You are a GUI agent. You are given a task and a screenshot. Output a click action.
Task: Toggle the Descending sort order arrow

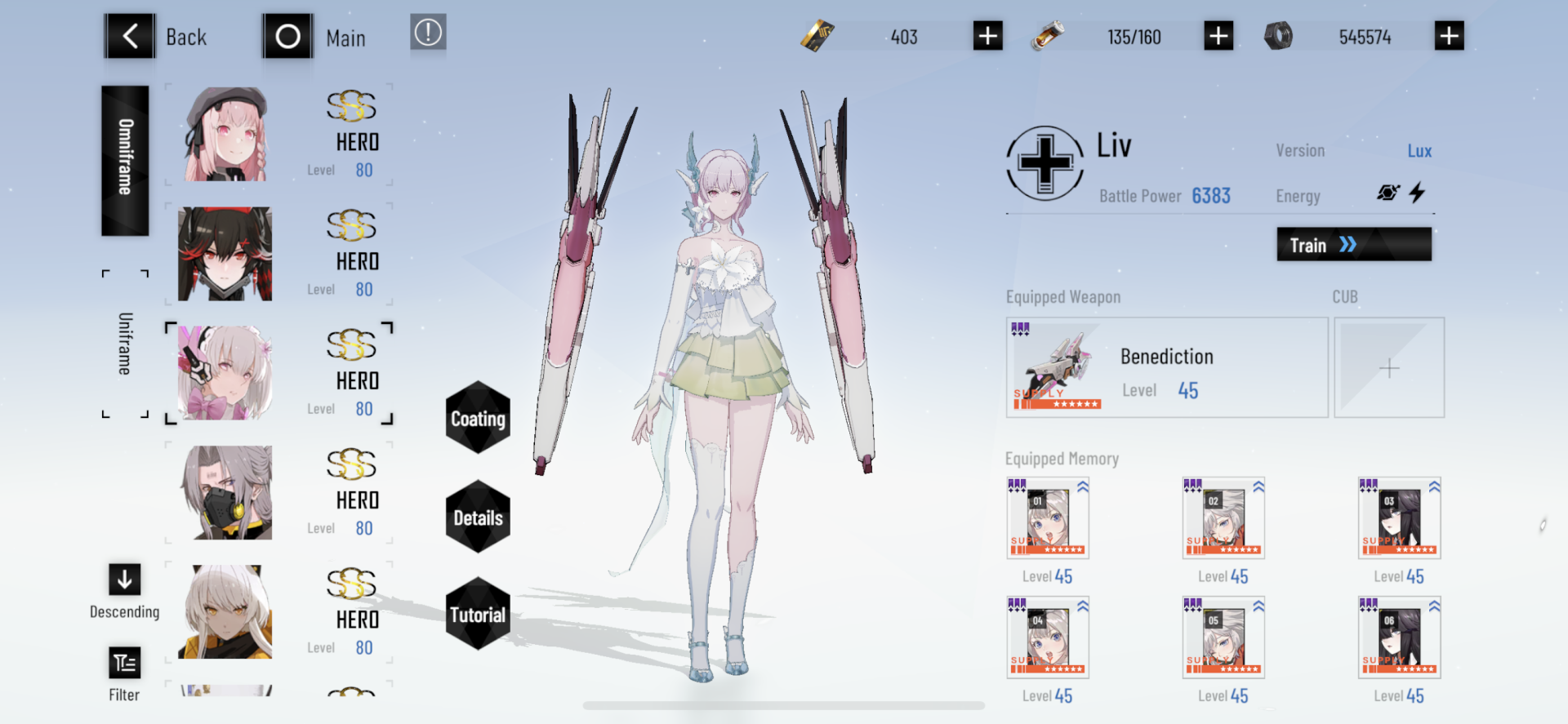pyautogui.click(x=124, y=580)
